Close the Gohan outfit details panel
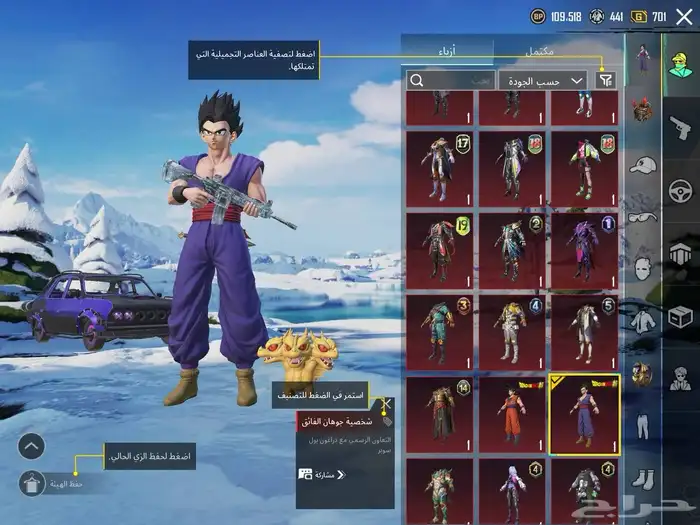The width and height of the screenshot is (700, 525). (386, 404)
